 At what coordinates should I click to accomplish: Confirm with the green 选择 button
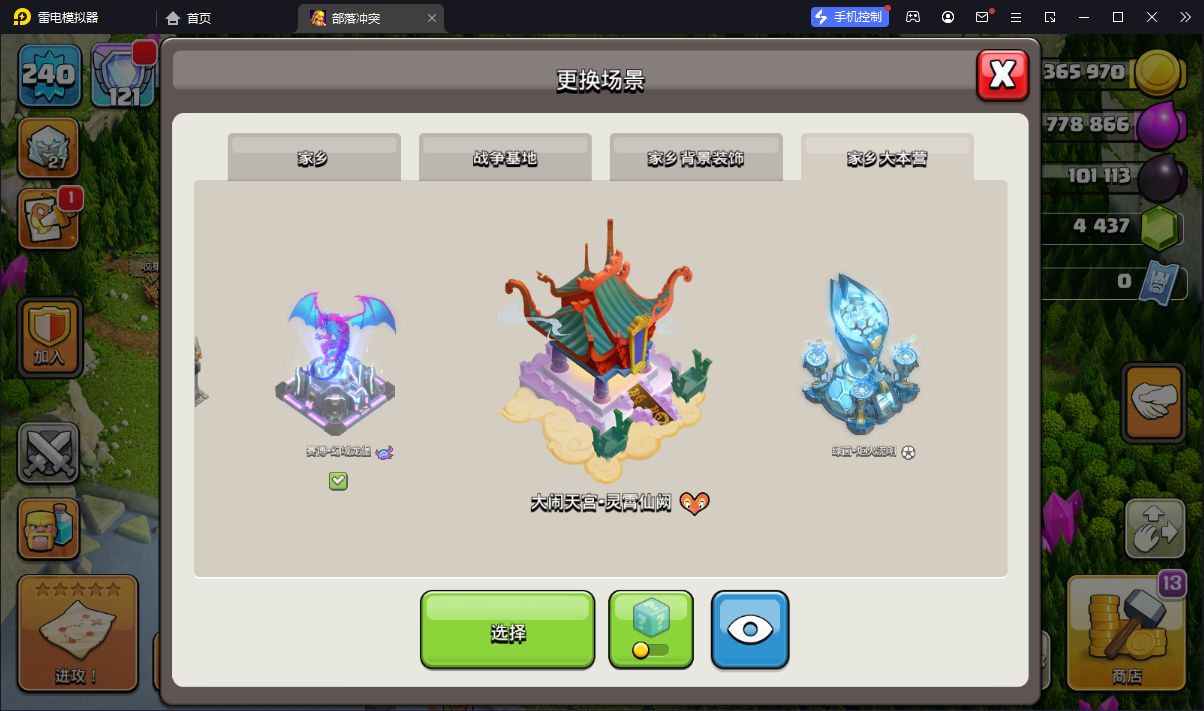[507, 630]
